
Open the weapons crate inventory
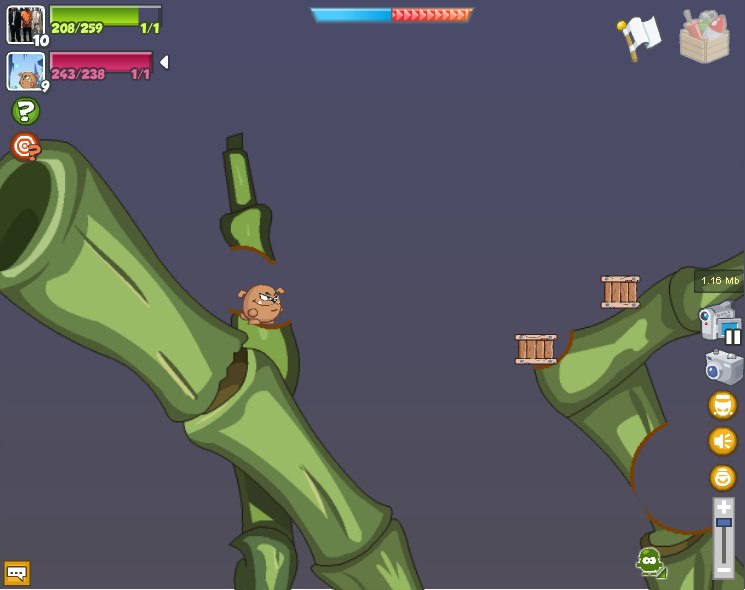pos(704,37)
